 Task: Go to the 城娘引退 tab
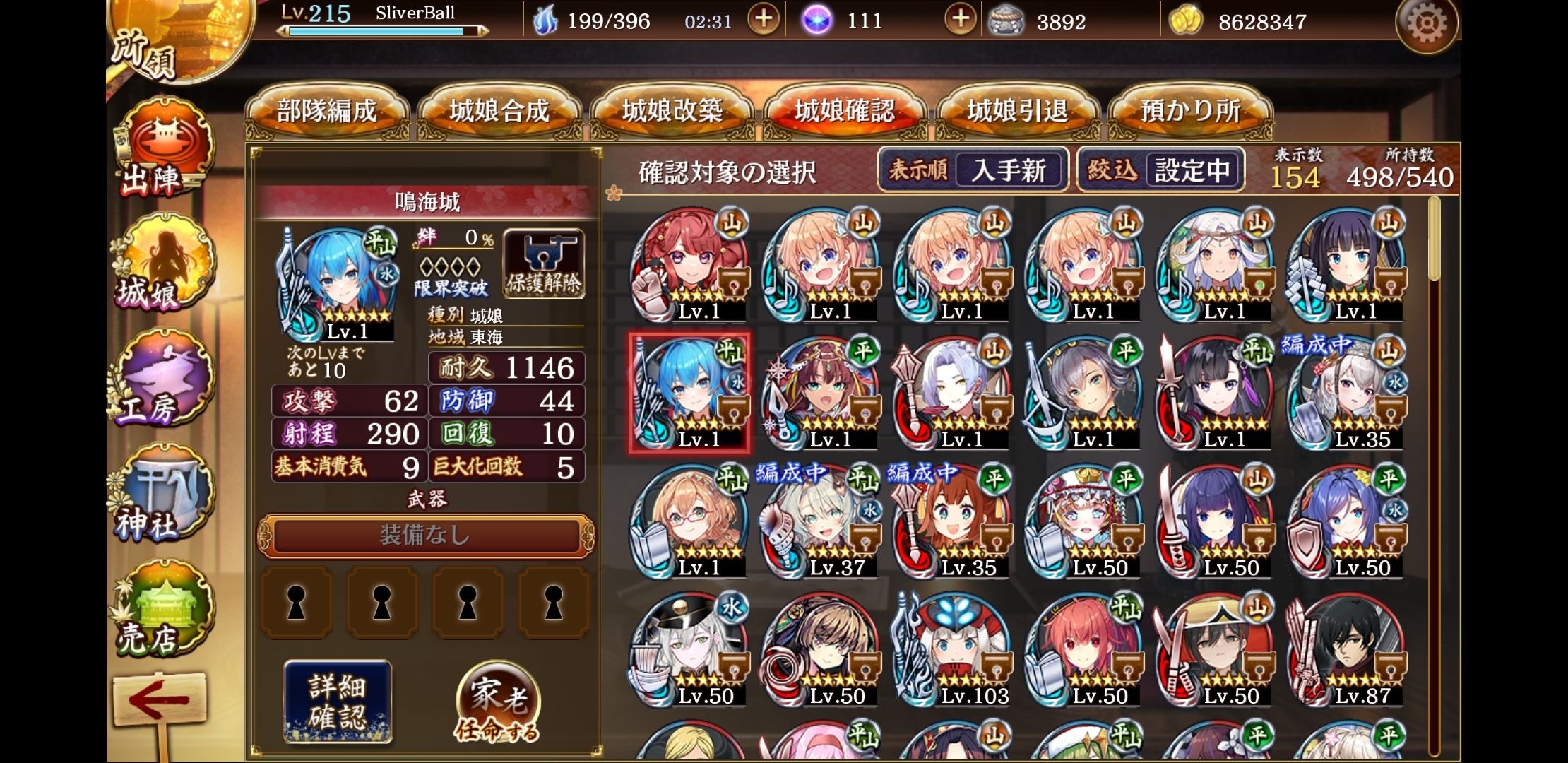(x=1017, y=112)
